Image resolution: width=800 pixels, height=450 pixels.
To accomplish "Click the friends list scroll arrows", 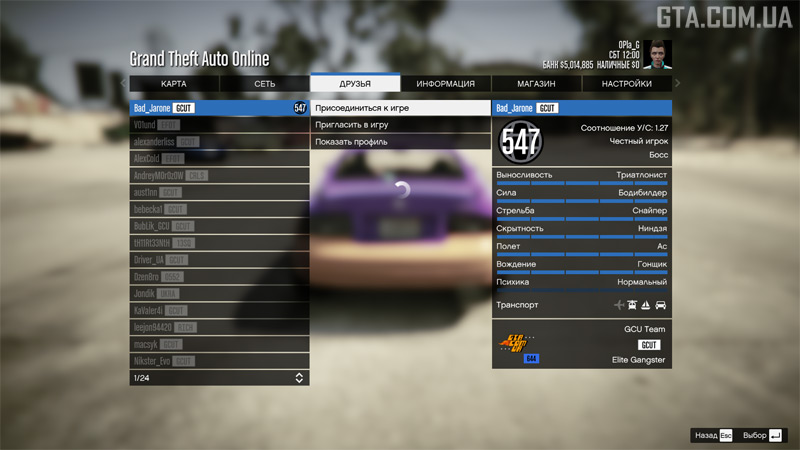I will (299, 378).
